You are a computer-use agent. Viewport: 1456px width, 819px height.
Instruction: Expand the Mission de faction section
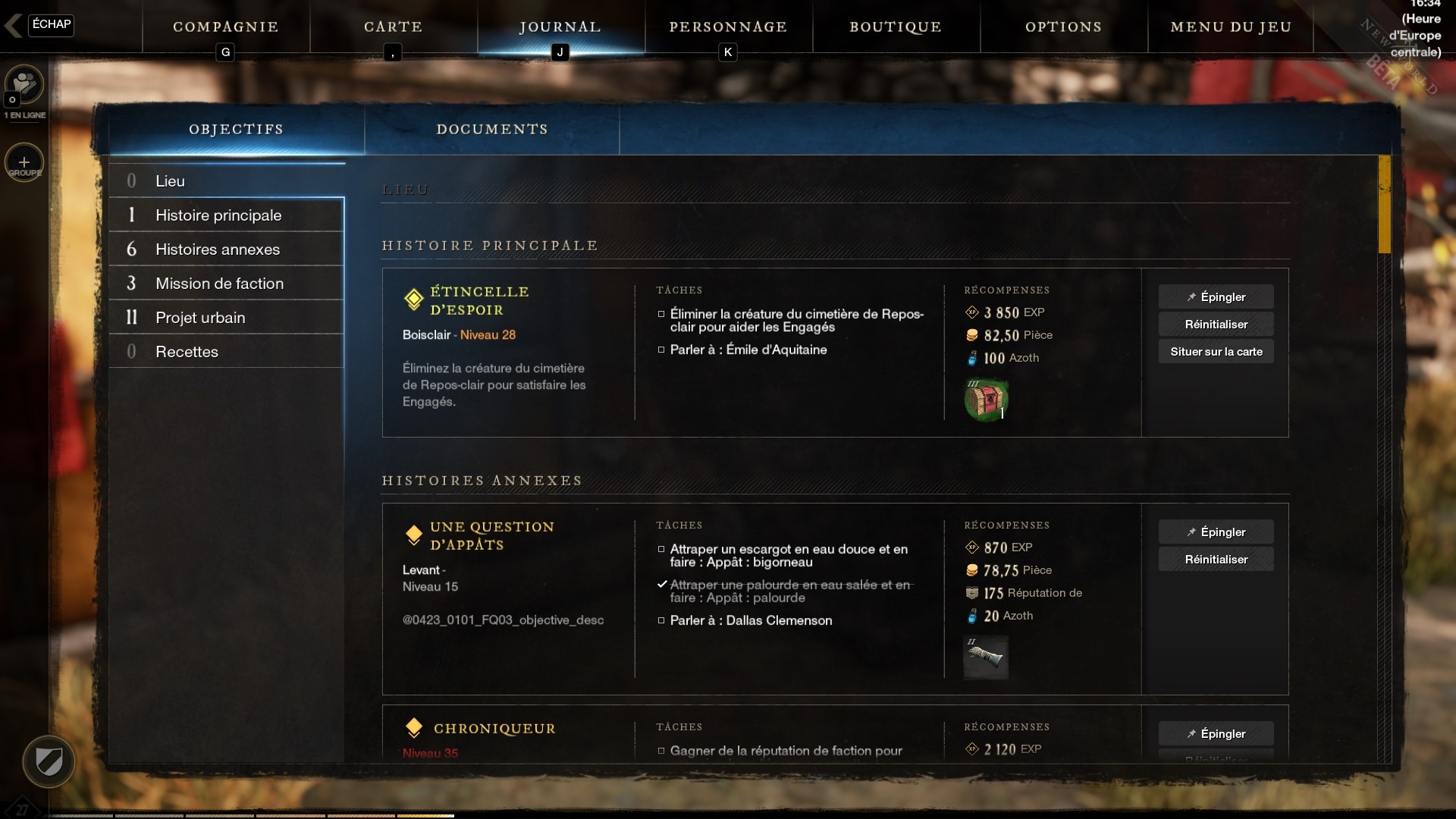tap(219, 283)
